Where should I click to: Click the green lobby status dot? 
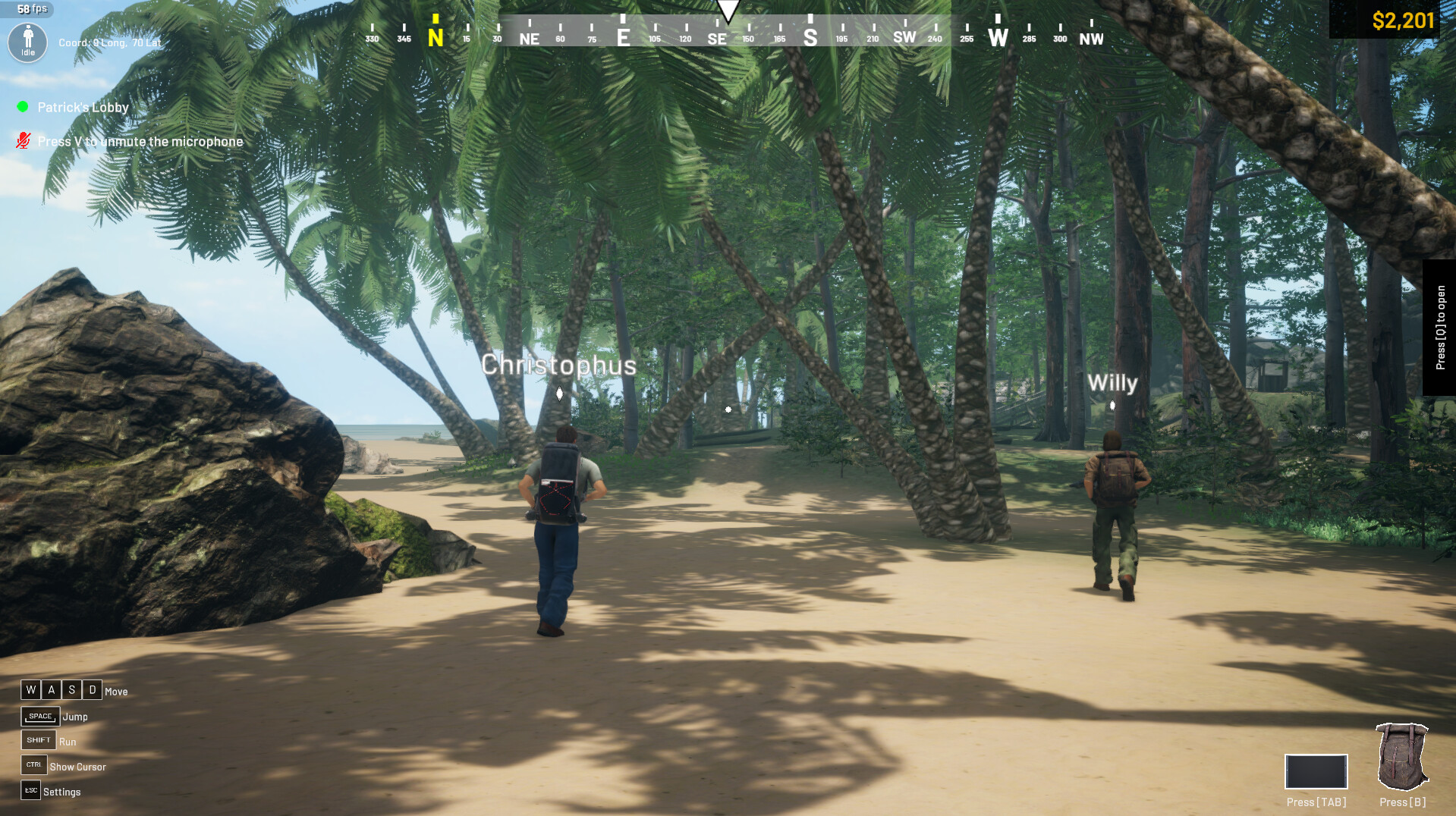[x=22, y=106]
